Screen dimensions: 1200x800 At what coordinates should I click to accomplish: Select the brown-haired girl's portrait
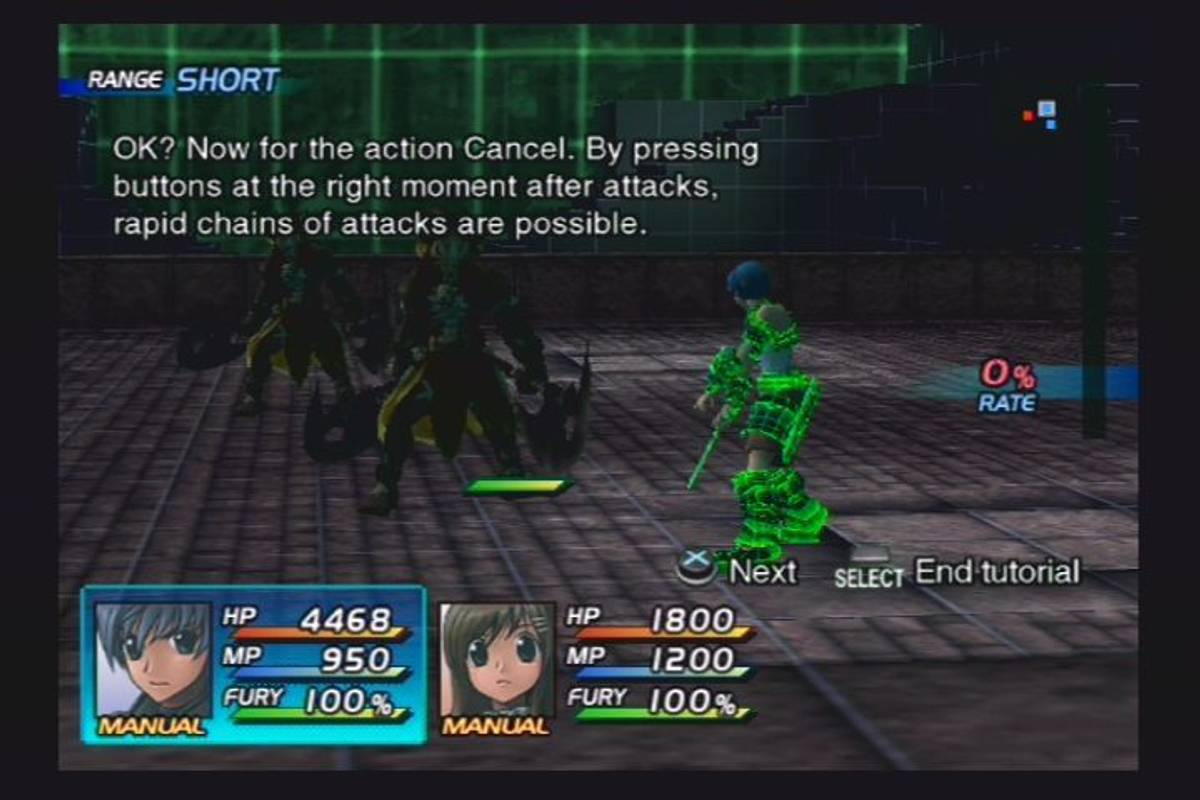[x=497, y=657]
